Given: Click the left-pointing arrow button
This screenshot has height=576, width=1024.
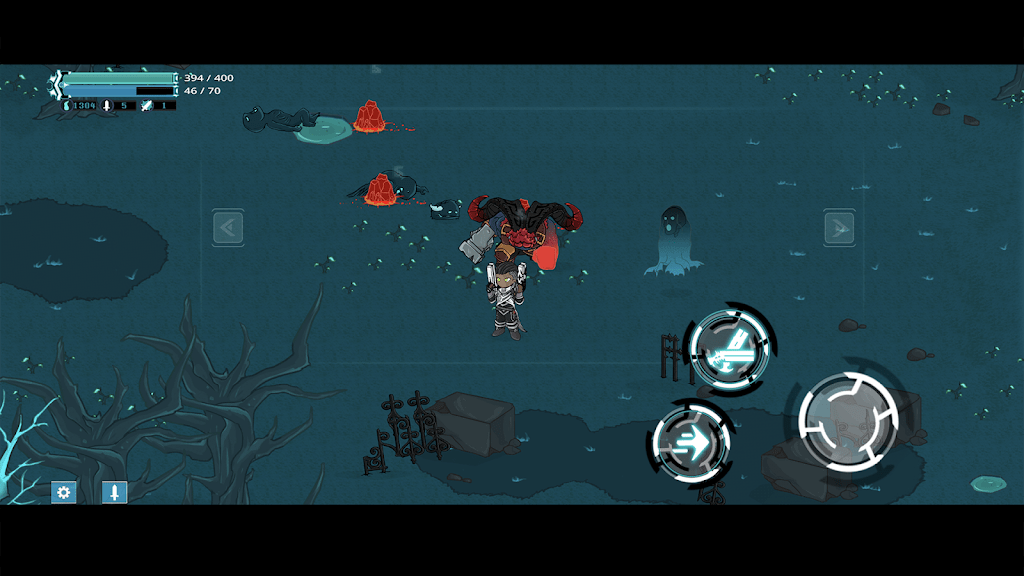Looking at the screenshot, I should 228,228.
